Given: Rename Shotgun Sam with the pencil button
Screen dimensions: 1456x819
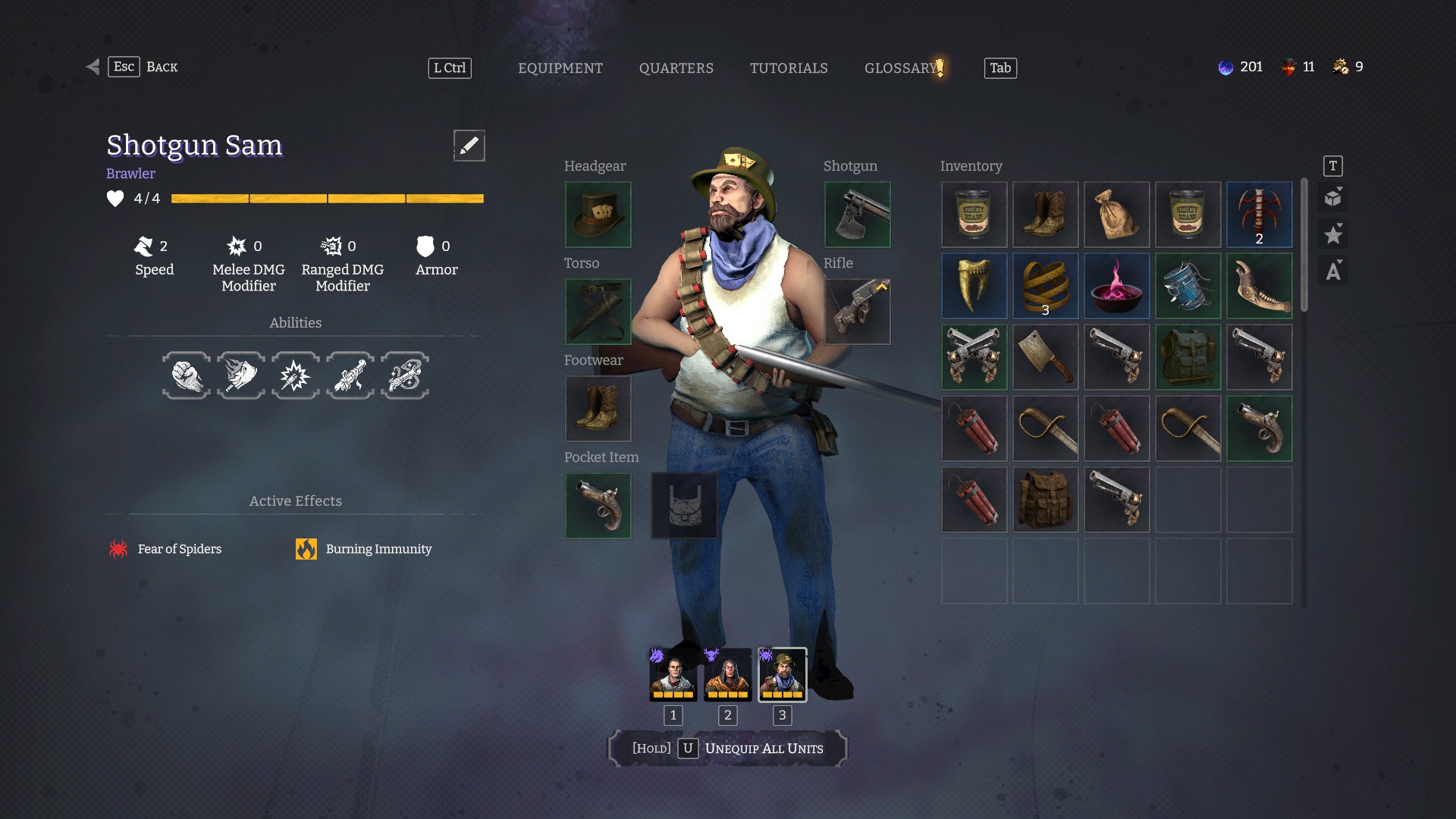Looking at the screenshot, I should (x=469, y=145).
